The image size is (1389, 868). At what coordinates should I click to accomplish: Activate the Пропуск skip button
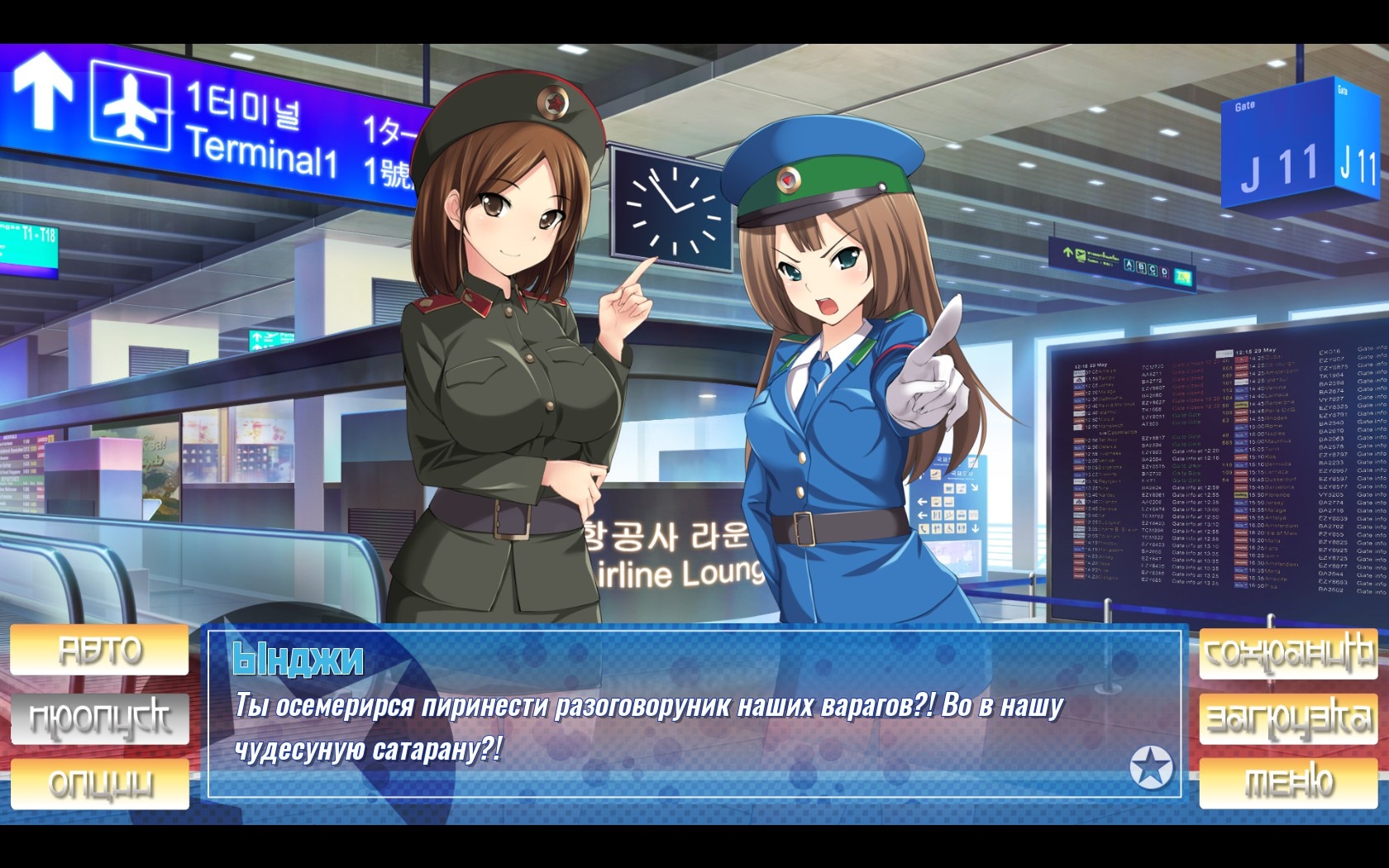(99, 718)
